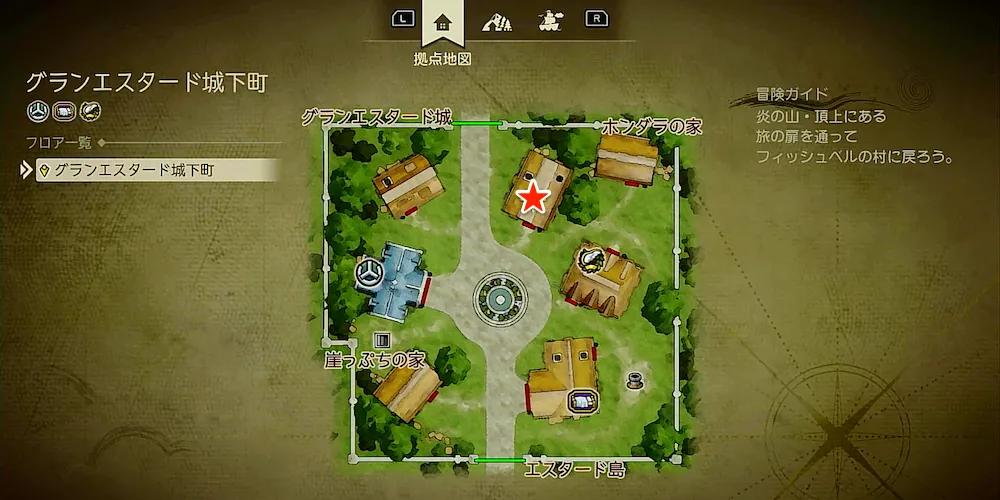Image resolution: width=1000 pixels, height=500 pixels.
Task: Click the 崖っぷちの家 map label
Action: pyautogui.click(x=374, y=358)
